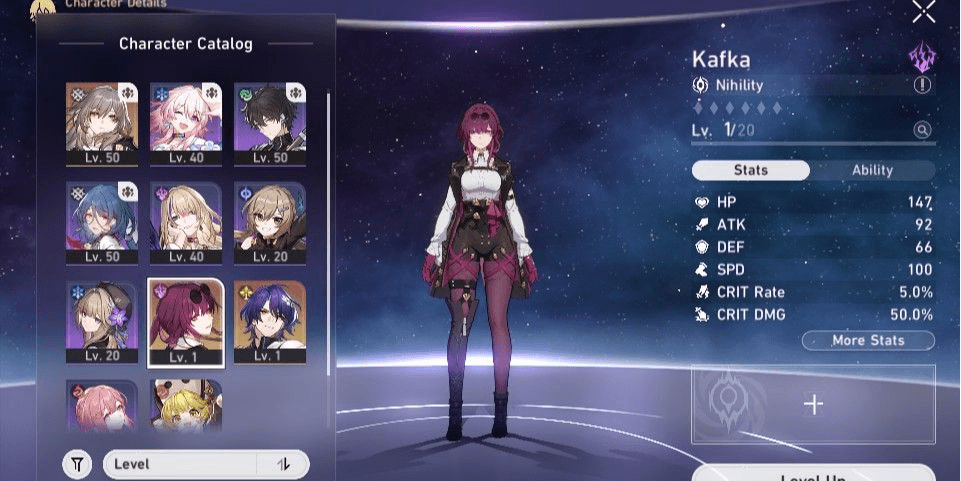Add a Light Cone in the empty plus slot

[x=814, y=404]
